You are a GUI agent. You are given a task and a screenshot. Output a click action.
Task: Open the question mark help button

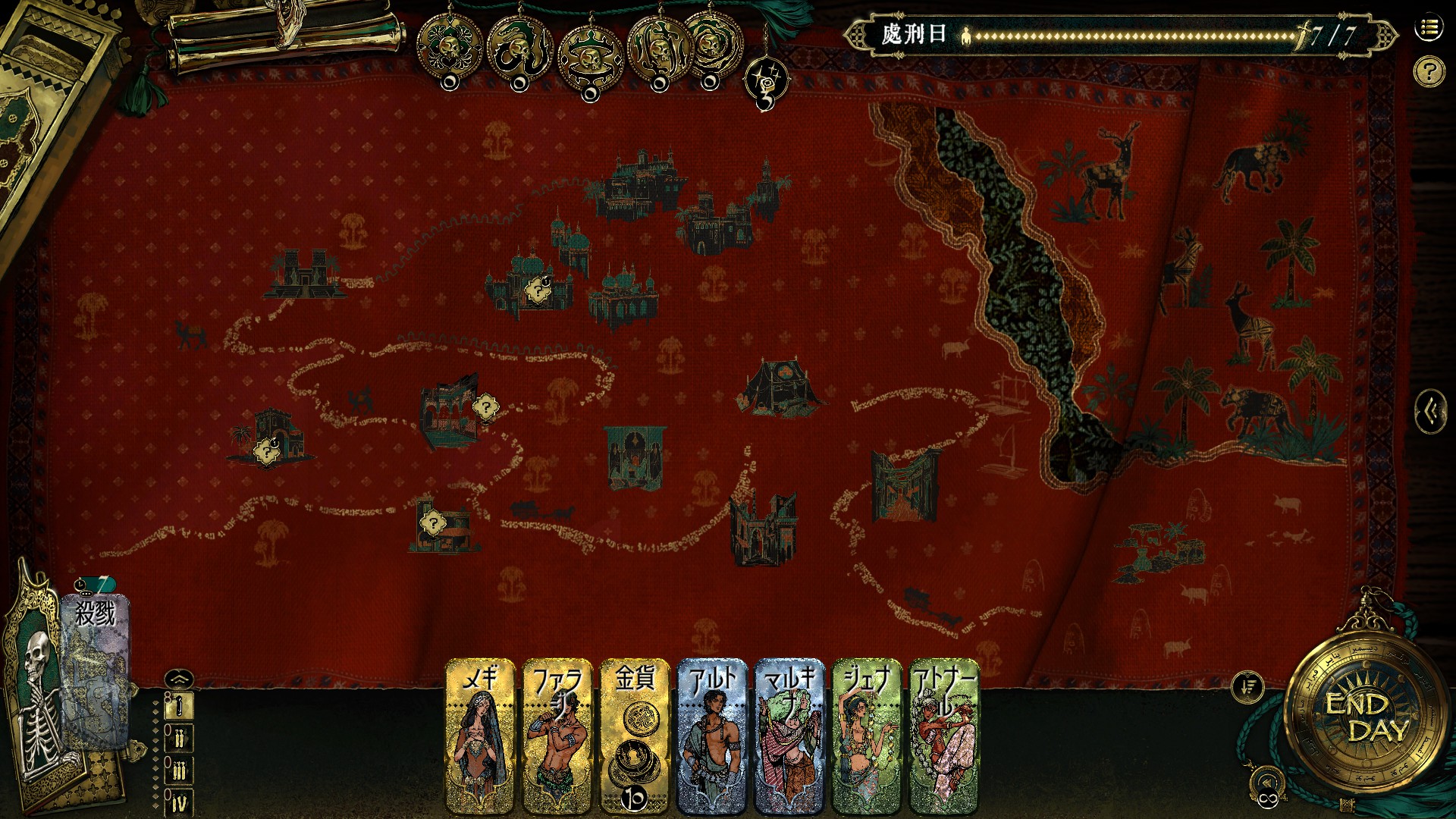(x=1429, y=72)
